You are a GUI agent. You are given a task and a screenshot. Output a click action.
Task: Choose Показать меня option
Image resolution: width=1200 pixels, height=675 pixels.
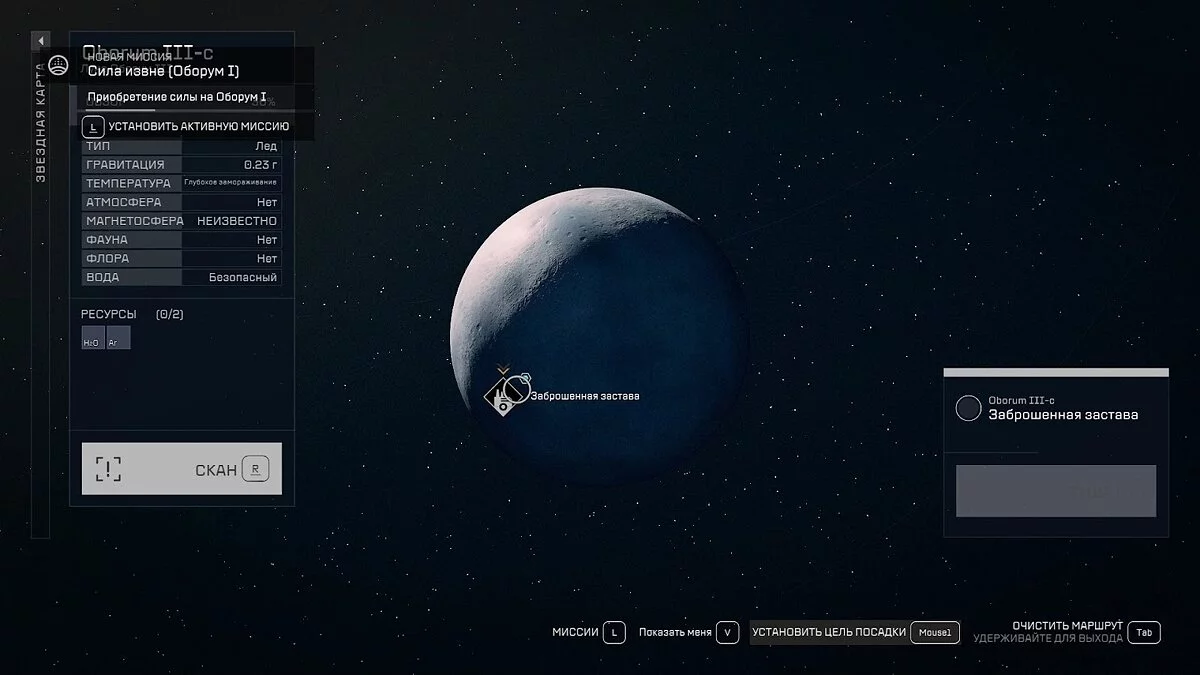[x=688, y=632]
